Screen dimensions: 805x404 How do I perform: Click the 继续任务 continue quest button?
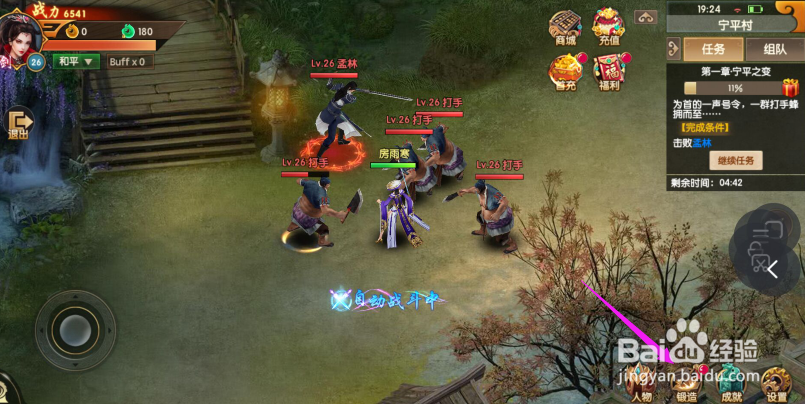click(x=737, y=160)
